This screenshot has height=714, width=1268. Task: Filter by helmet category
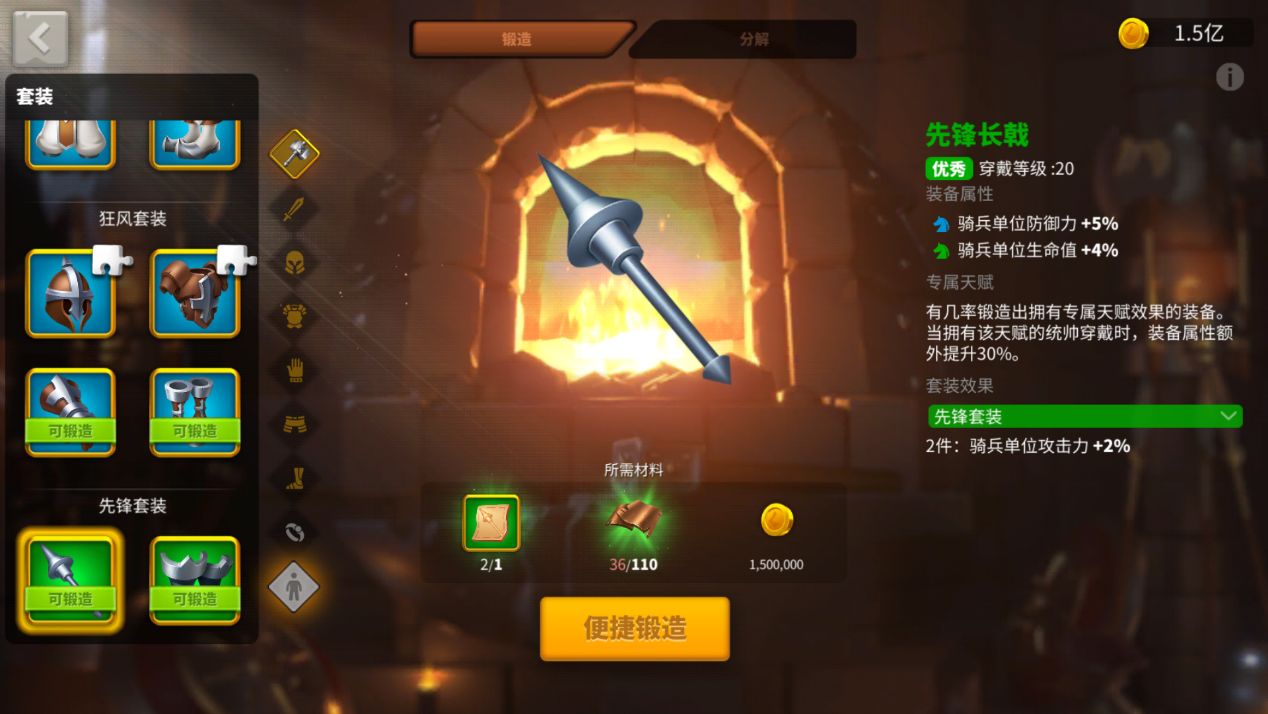(x=294, y=263)
